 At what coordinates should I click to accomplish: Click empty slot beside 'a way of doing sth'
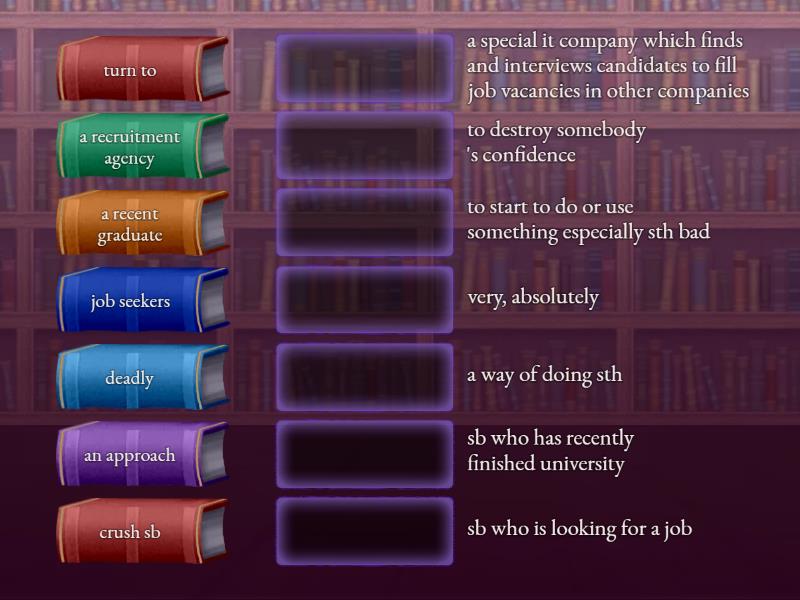(365, 376)
